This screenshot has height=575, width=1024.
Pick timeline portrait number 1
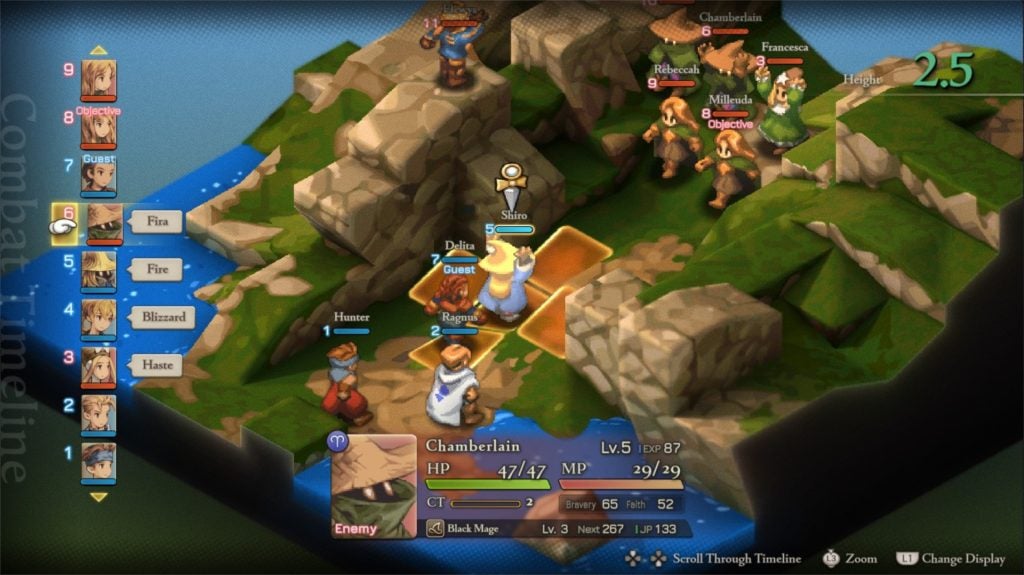[98, 461]
